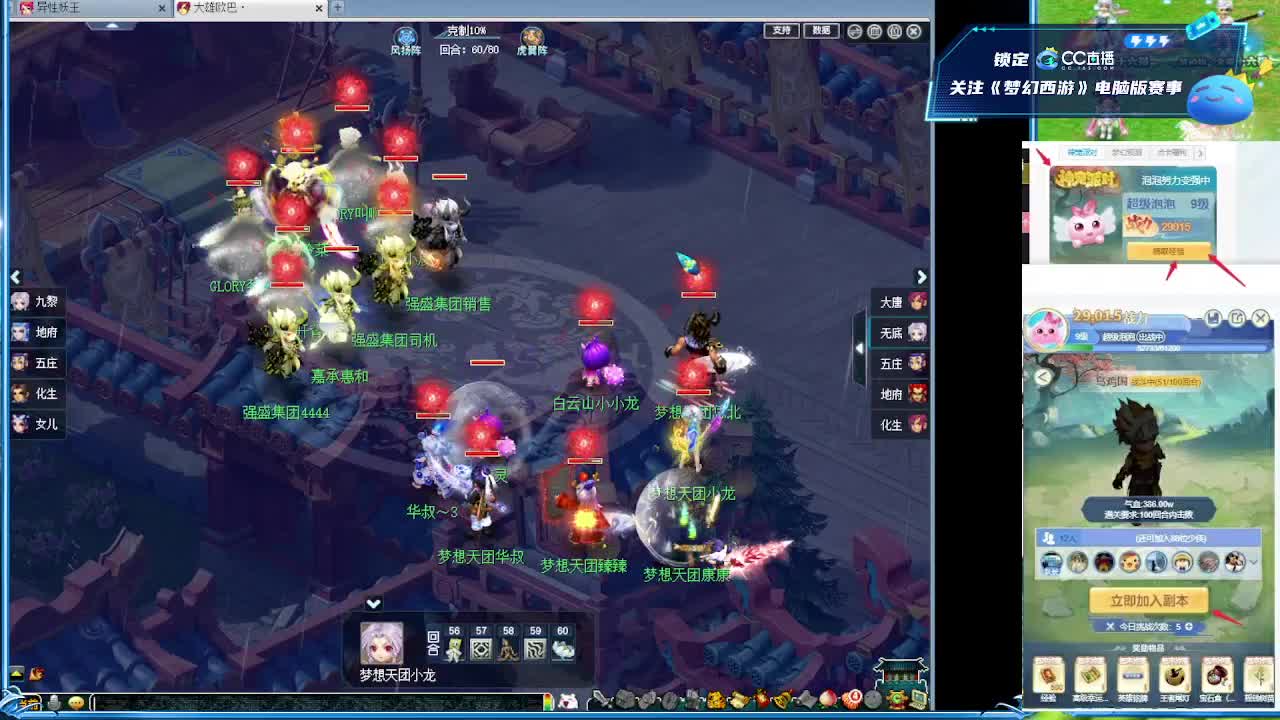Screen dimensions: 1280x720
Task: Select the 风扬阵 formation icon
Action: pos(404,35)
